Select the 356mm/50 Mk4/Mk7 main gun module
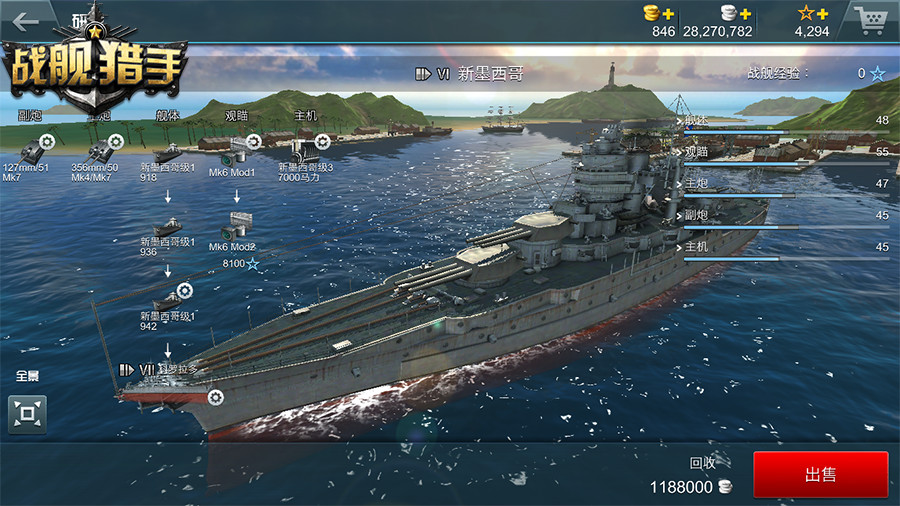 pyautogui.click(x=98, y=150)
